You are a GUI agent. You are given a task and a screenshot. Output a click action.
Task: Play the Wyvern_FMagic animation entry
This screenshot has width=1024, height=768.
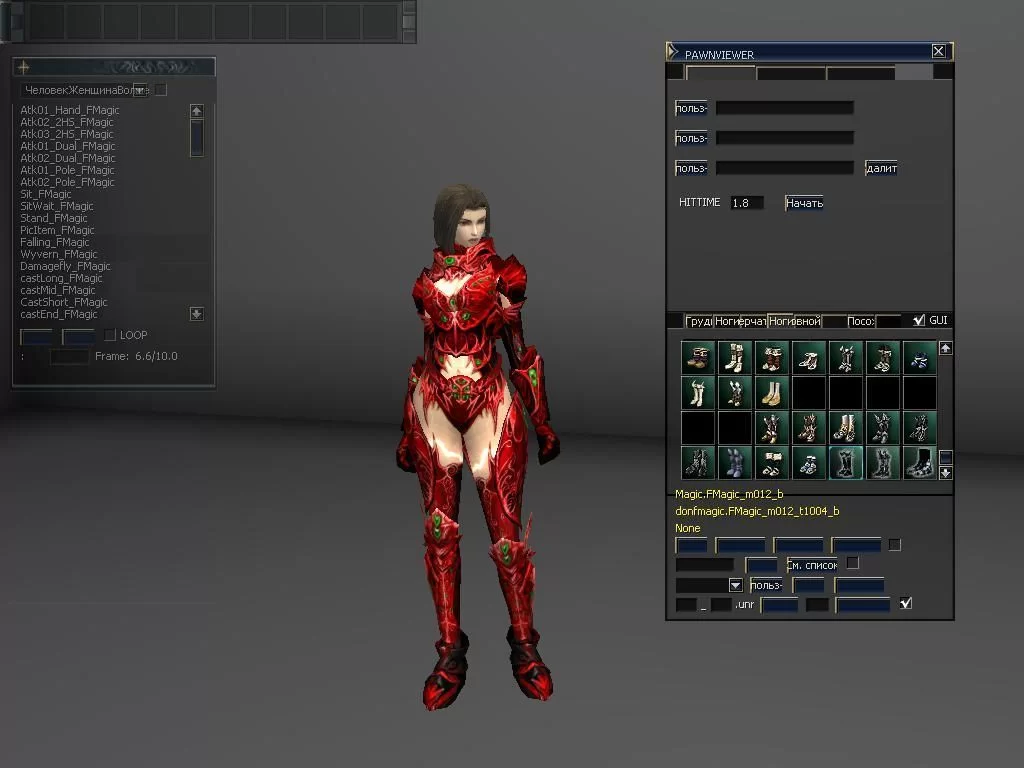click(58, 254)
